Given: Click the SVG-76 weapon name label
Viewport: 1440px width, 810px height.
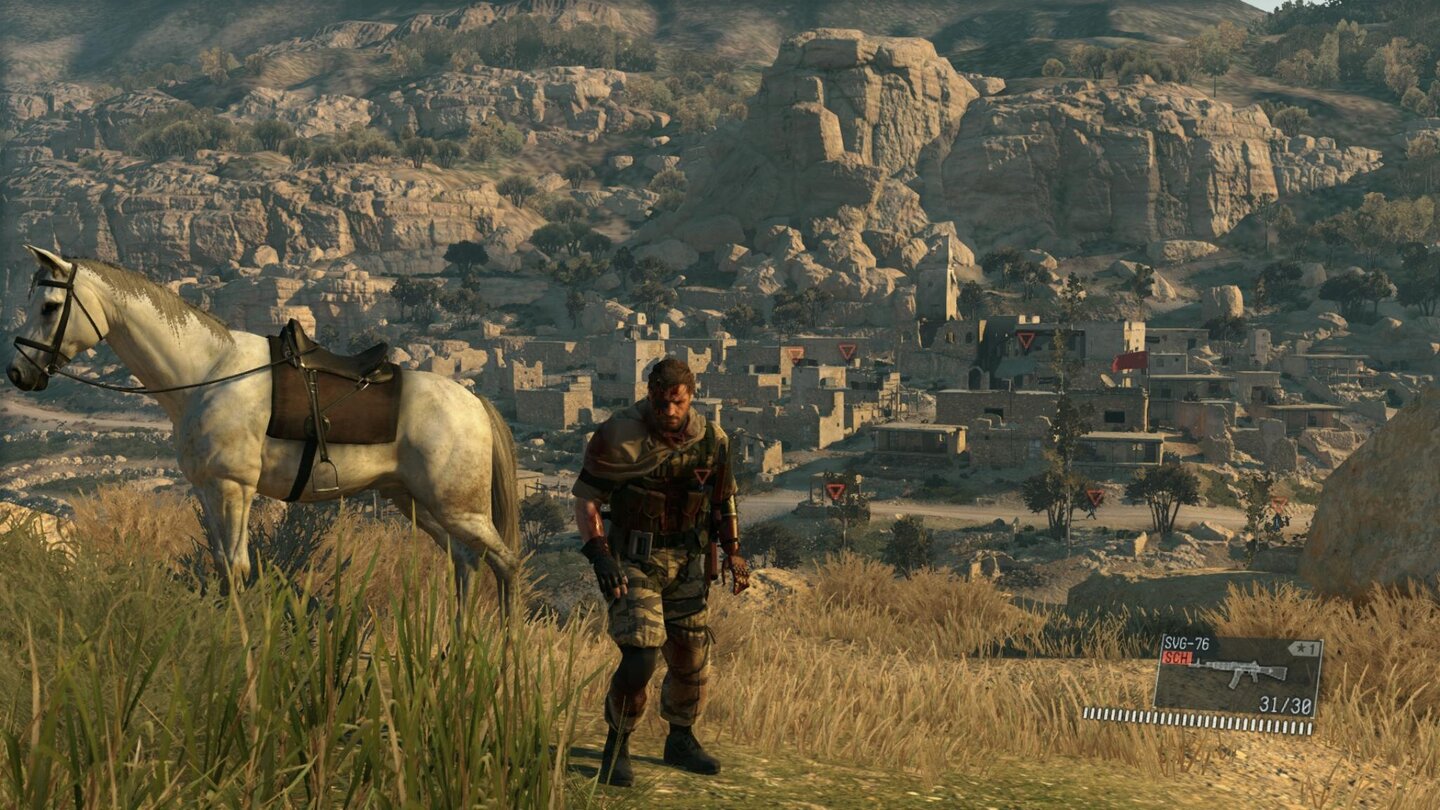Looking at the screenshot, I should (x=1186, y=641).
